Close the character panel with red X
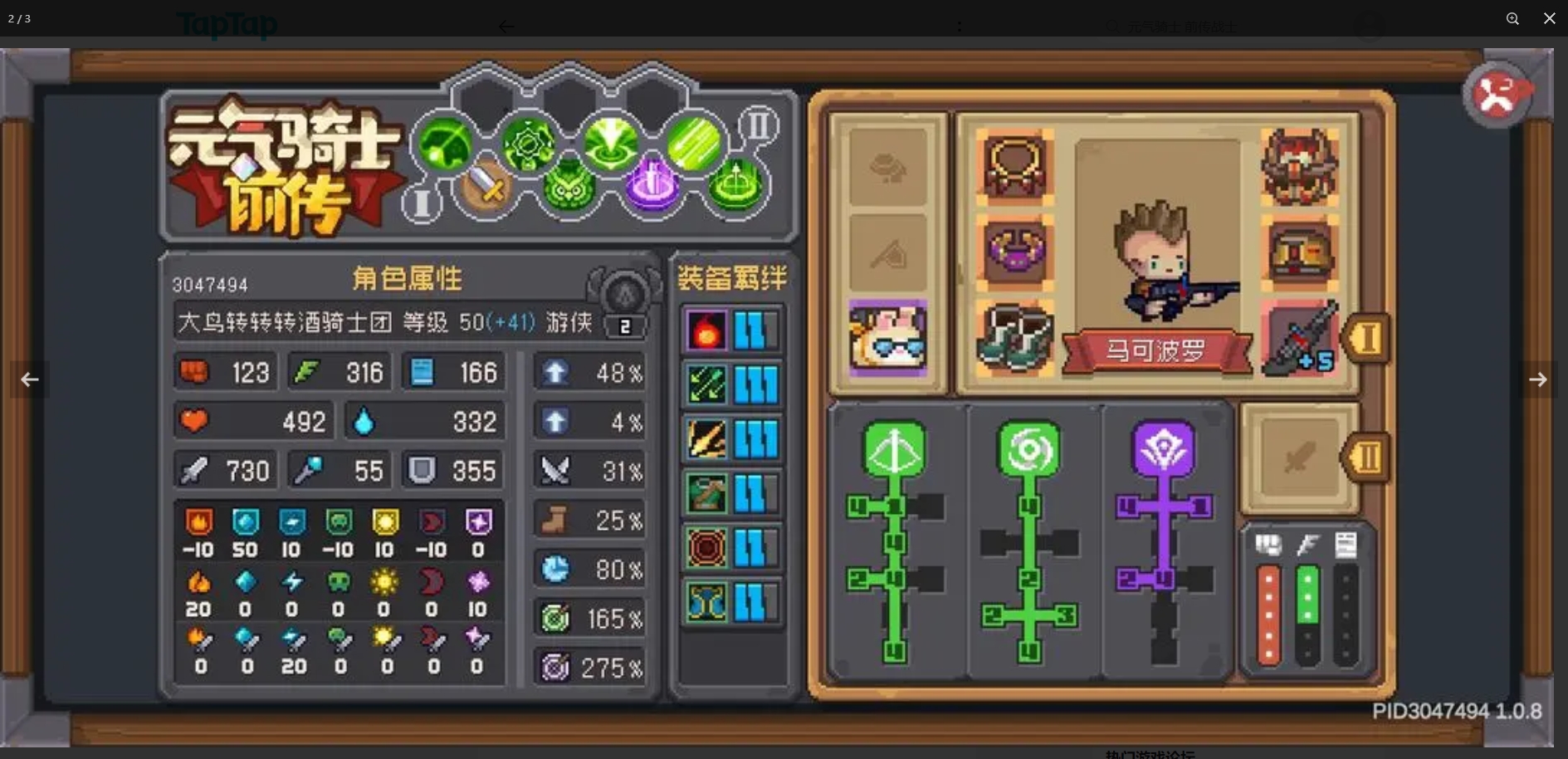 click(x=1497, y=95)
